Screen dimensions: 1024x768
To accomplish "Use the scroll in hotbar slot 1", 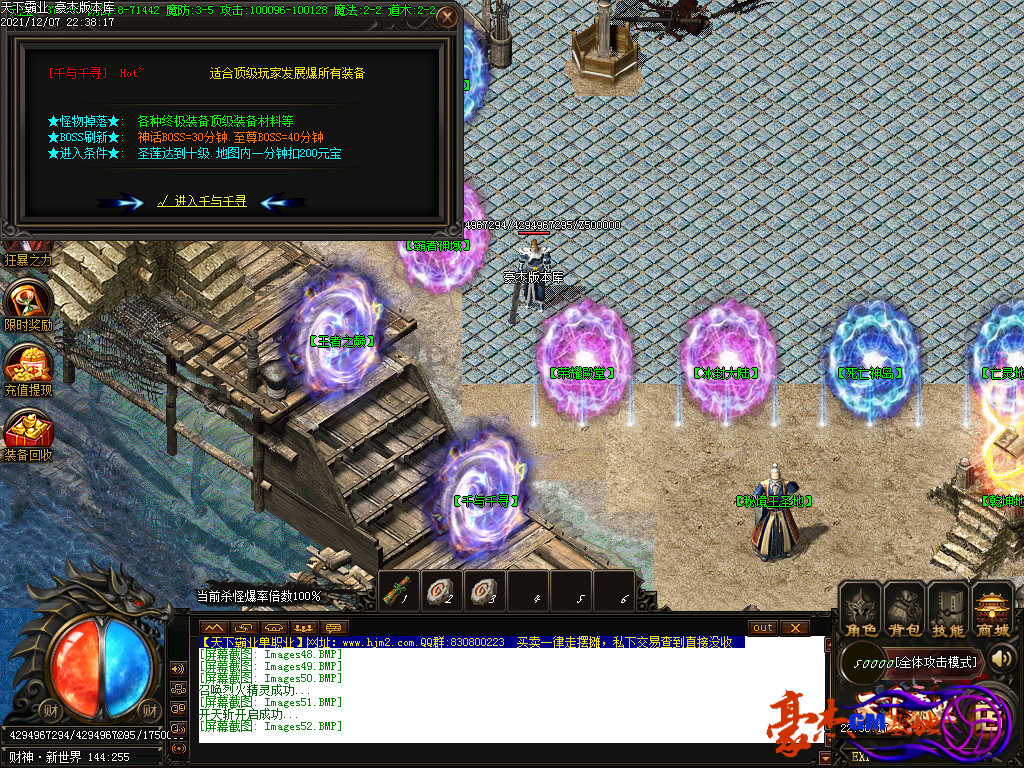I will coord(399,590).
